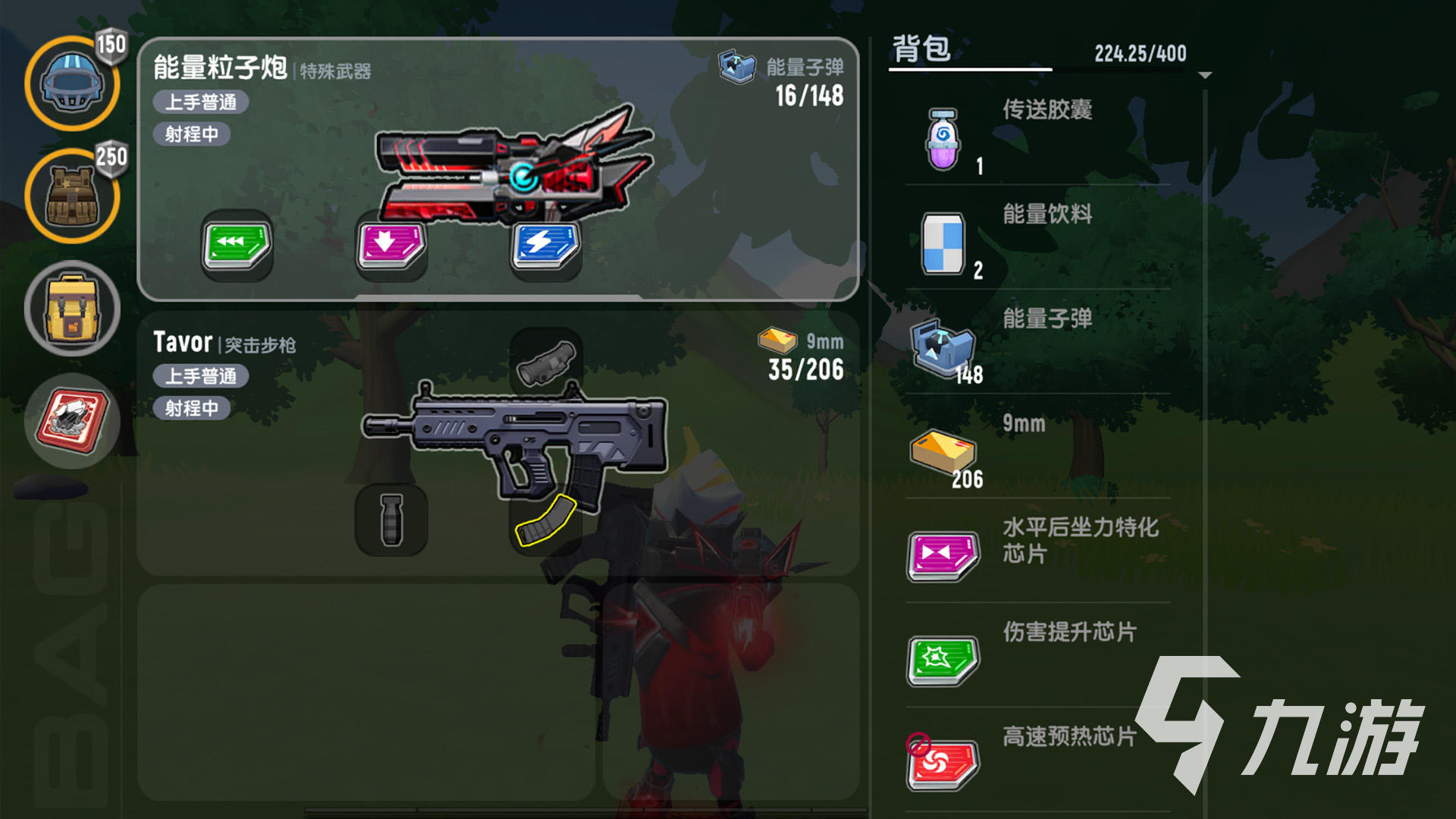Click the 224.25/400 capacity indicator
Image resolution: width=1456 pixels, height=819 pixels.
pyautogui.click(x=1140, y=53)
